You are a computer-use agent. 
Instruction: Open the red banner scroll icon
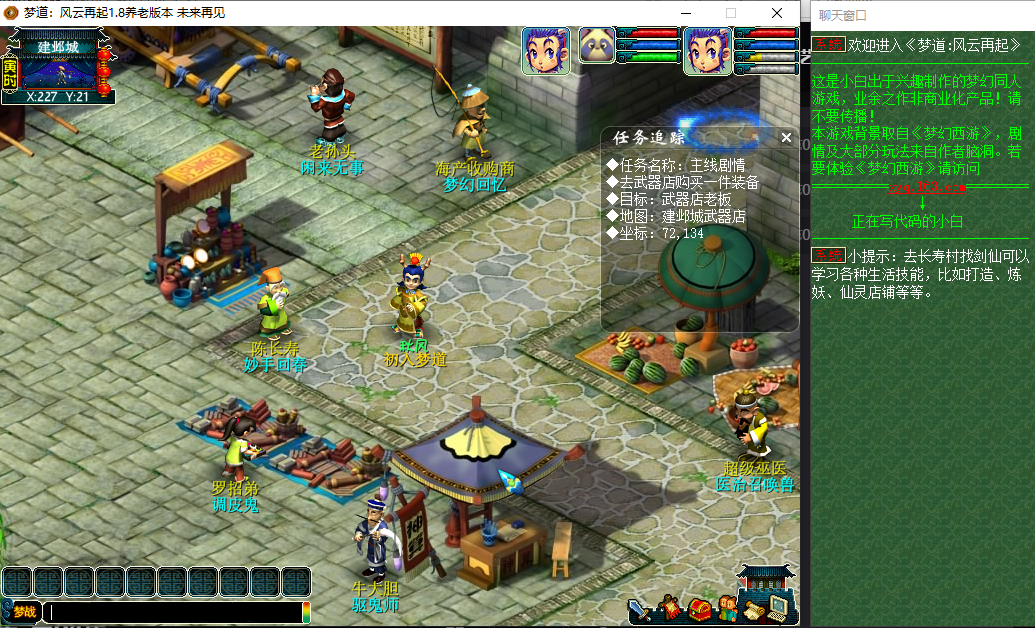tap(668, 608)
